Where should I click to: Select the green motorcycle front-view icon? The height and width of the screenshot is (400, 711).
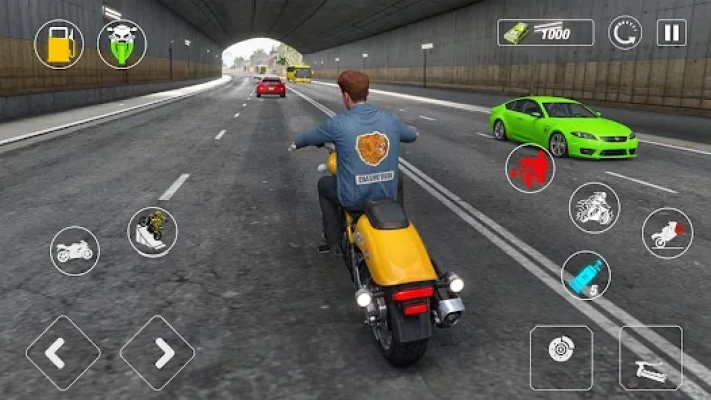tap(122, 44)
